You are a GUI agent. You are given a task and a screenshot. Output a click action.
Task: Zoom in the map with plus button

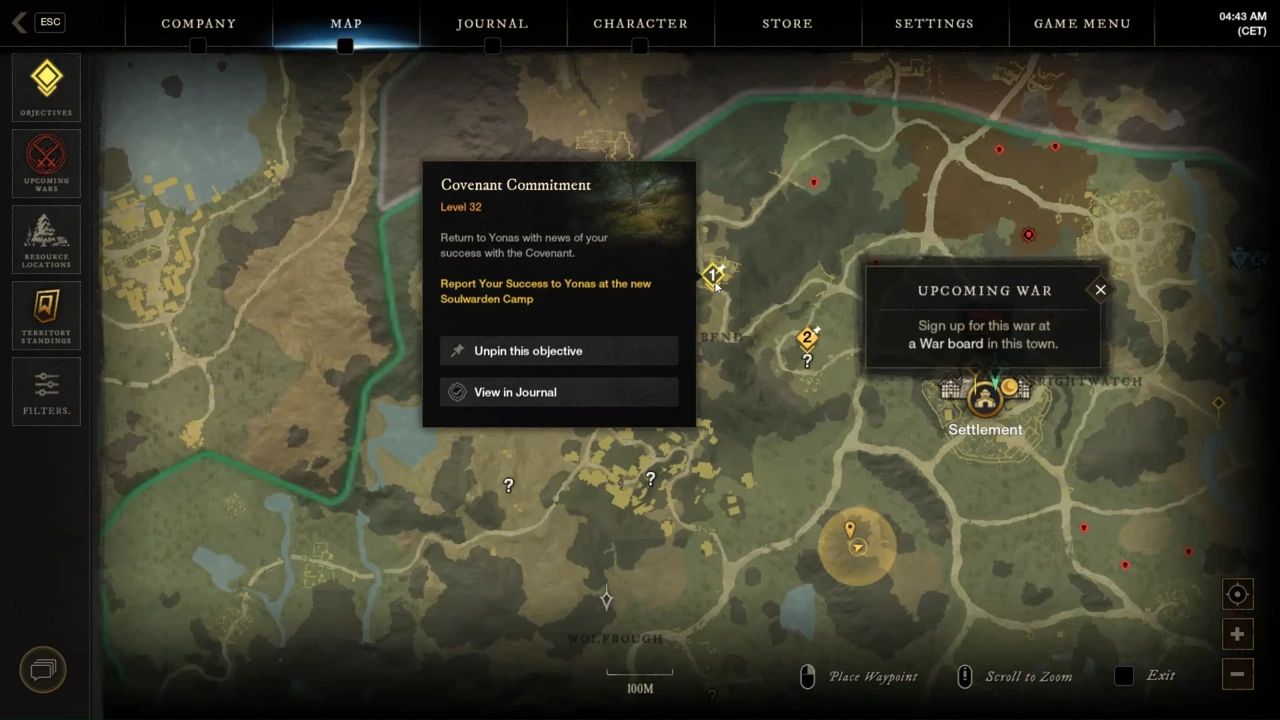[1237, 634]
